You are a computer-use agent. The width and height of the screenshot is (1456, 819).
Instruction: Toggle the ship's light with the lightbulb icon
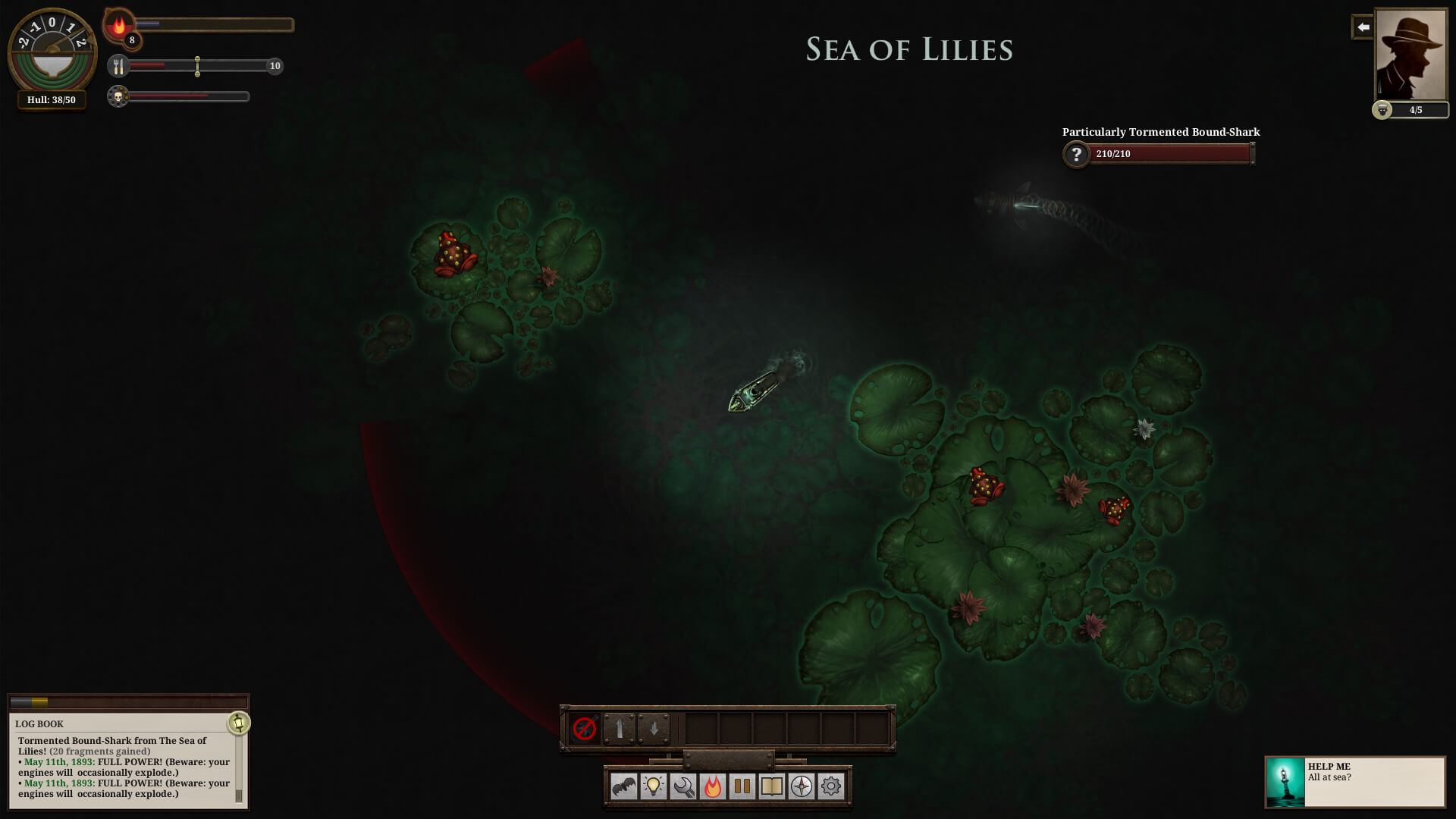[652, 787]
